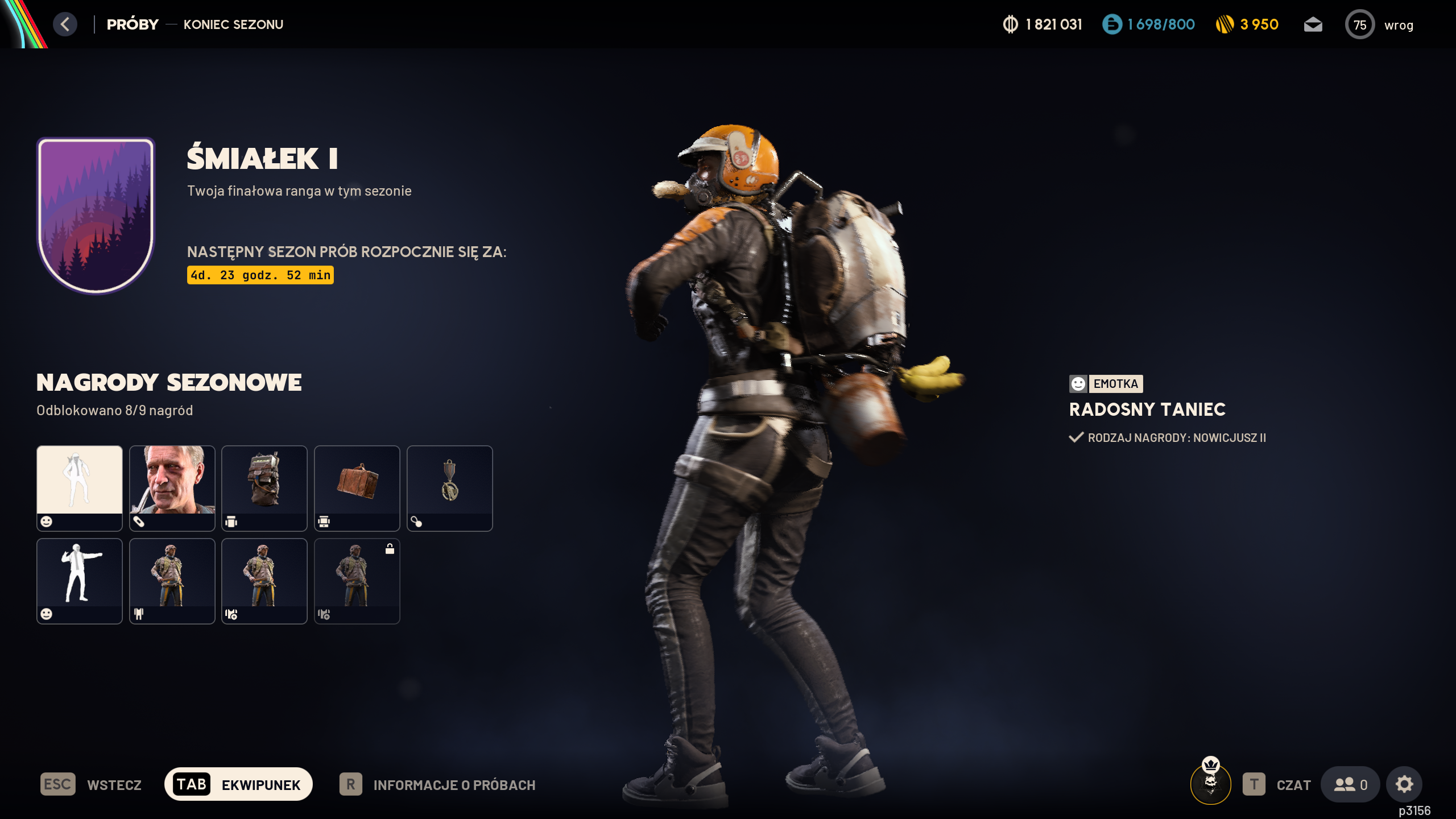Select the pointing emote reward
The height and width of the screenshot is (819, 1456).
pos(80,581)
